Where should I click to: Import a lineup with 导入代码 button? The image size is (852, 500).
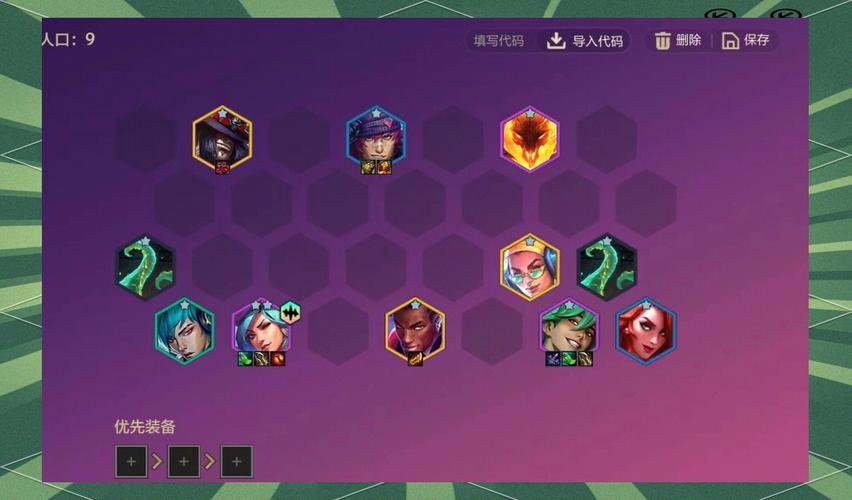[x=585, y=41]
